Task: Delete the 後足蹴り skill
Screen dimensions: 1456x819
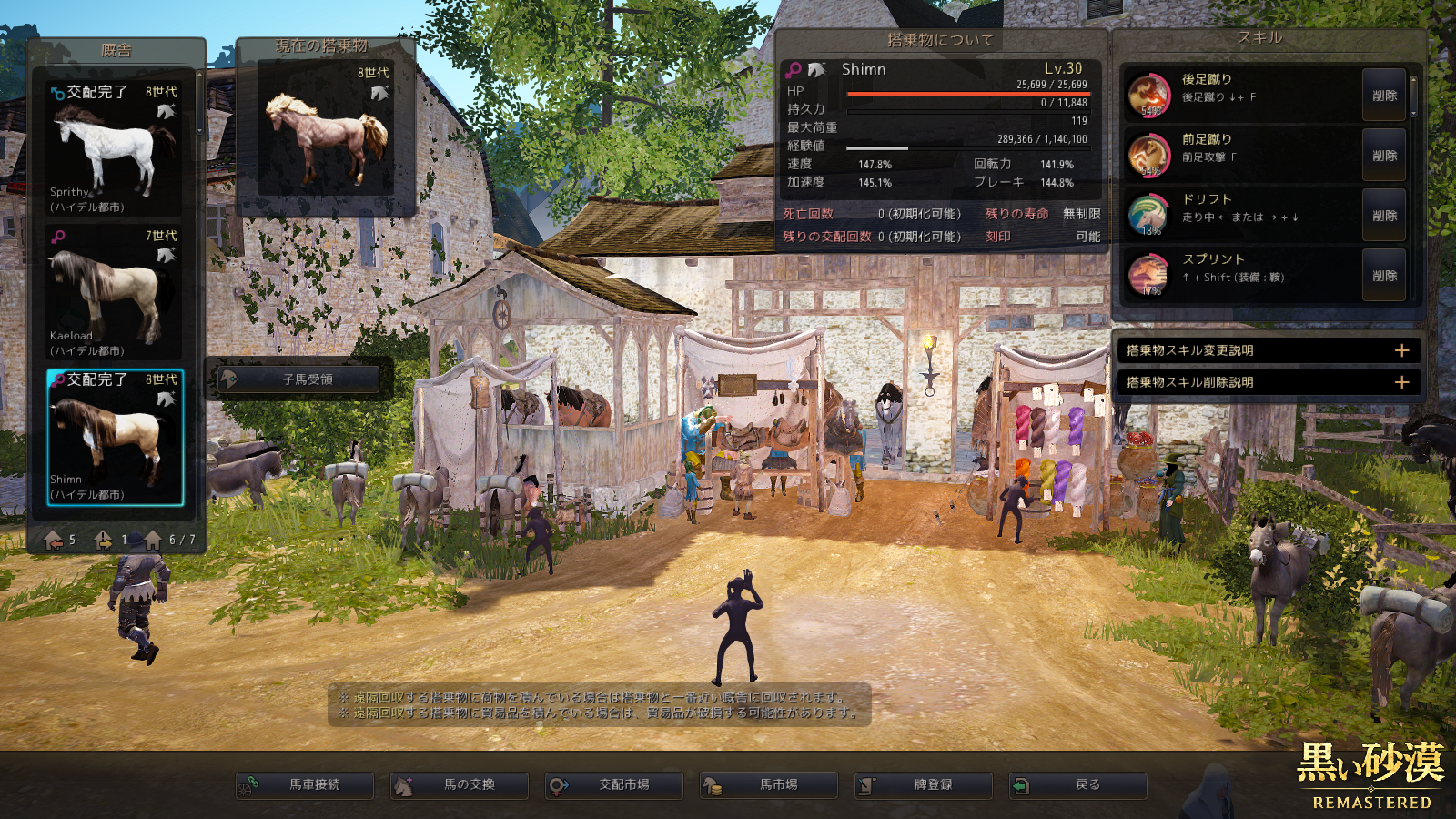Action: tap(1384, 96)
